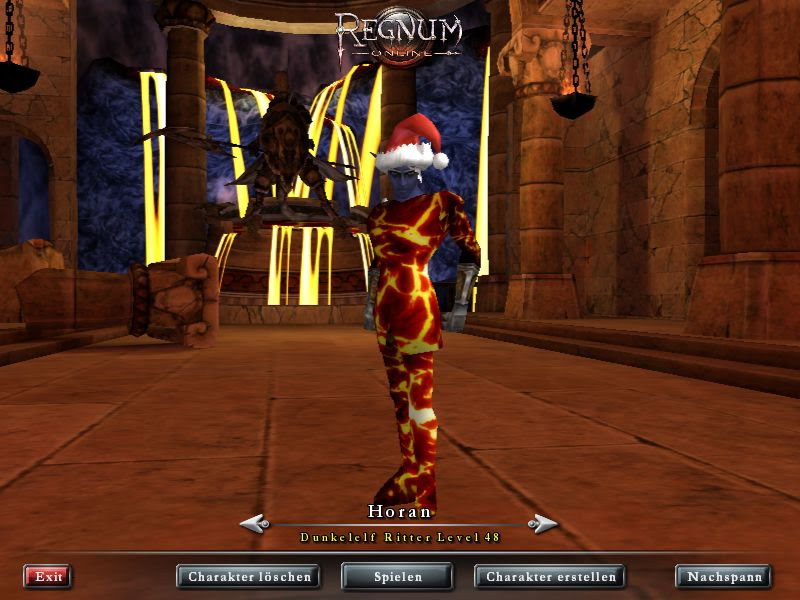Open the Nachspann credits
Viewport: 800px width, 600px height.
723,576
